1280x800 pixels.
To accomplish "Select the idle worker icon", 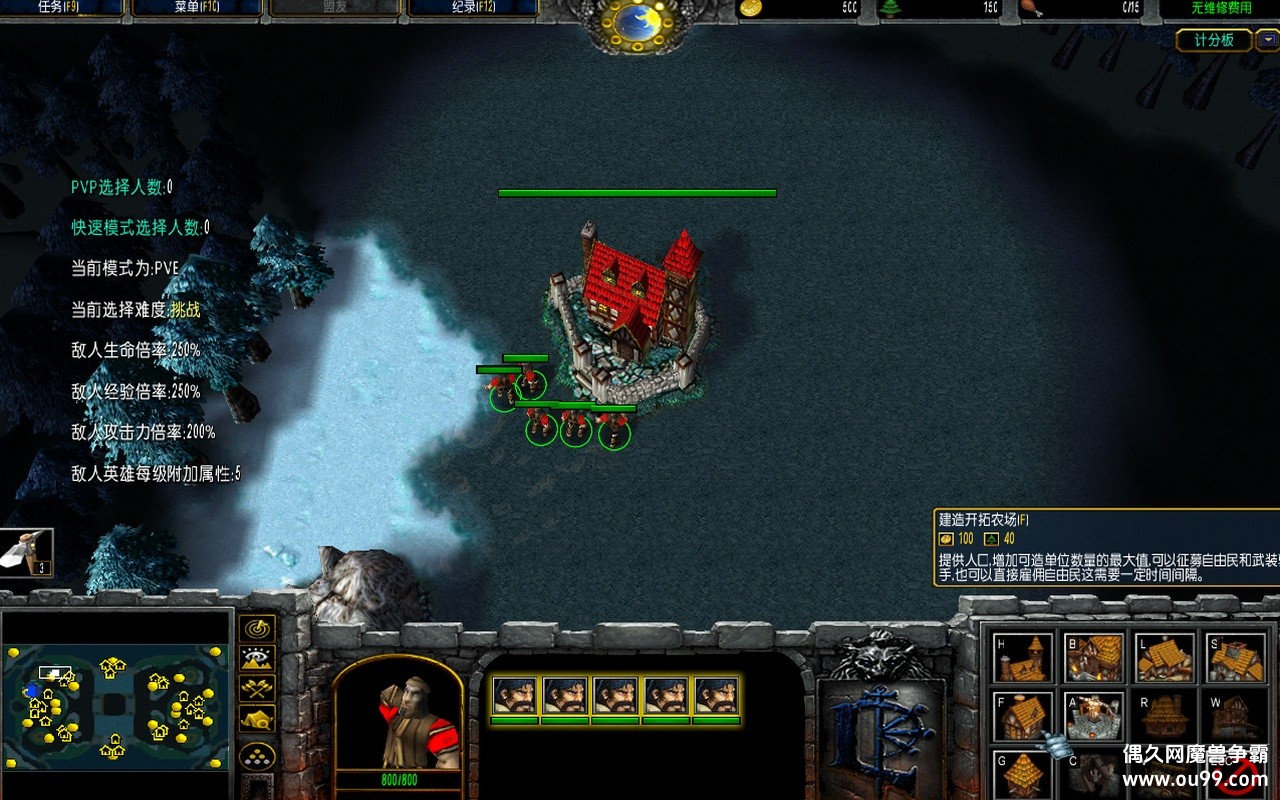I will 26,552.
